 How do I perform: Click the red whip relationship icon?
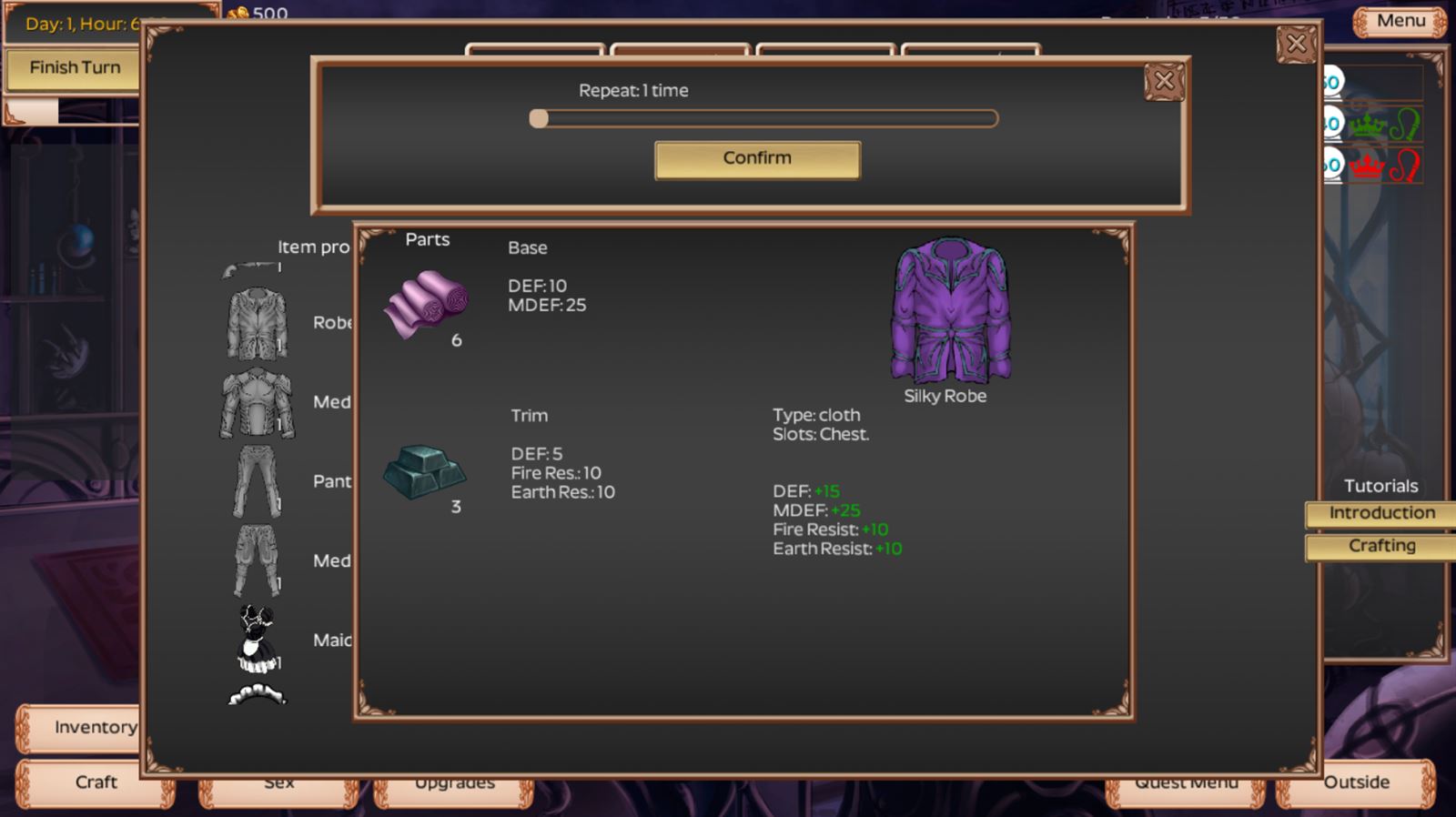(x=1404, y=166)
